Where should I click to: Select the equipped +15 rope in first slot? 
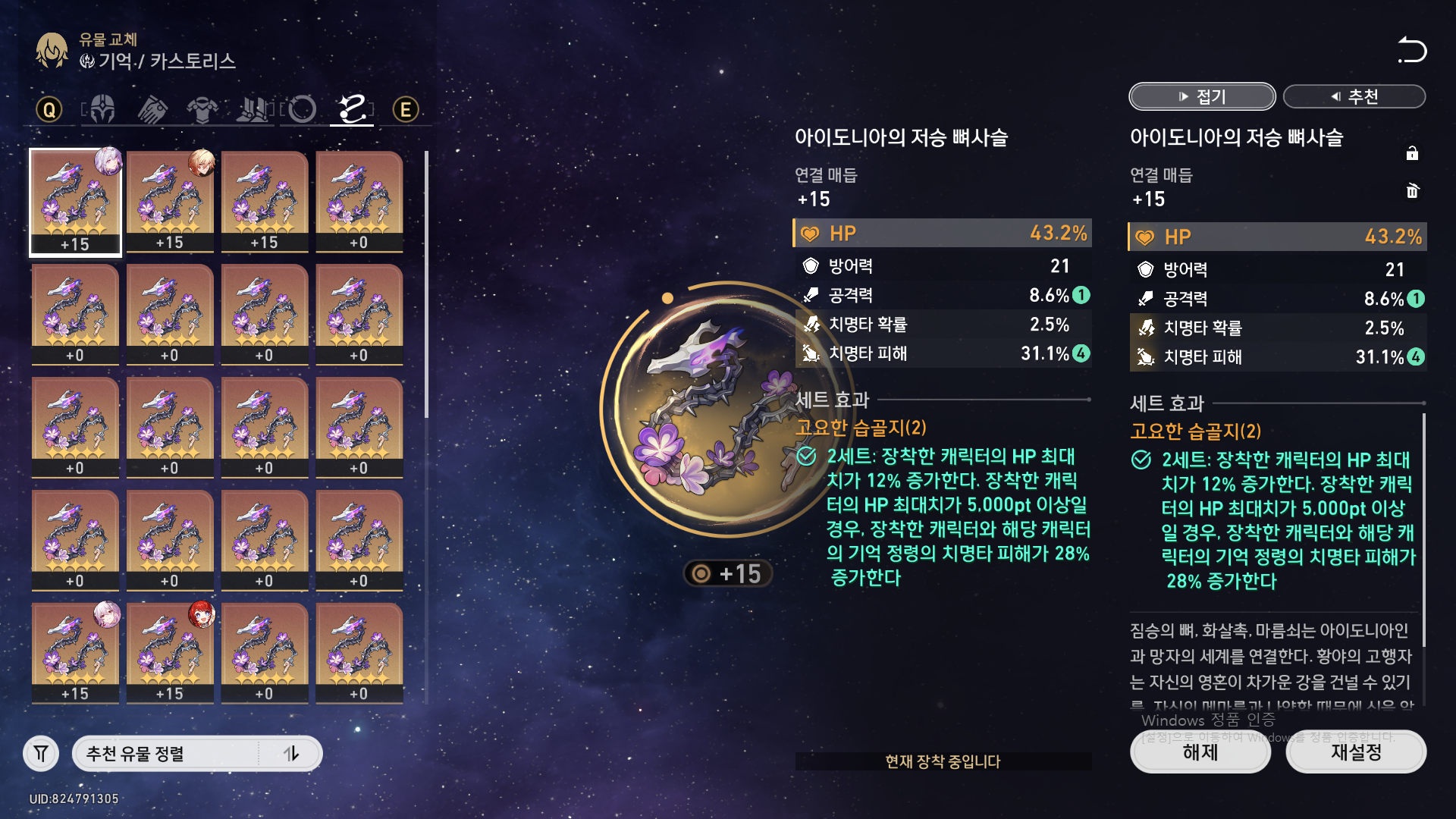[x=75, y=201]
